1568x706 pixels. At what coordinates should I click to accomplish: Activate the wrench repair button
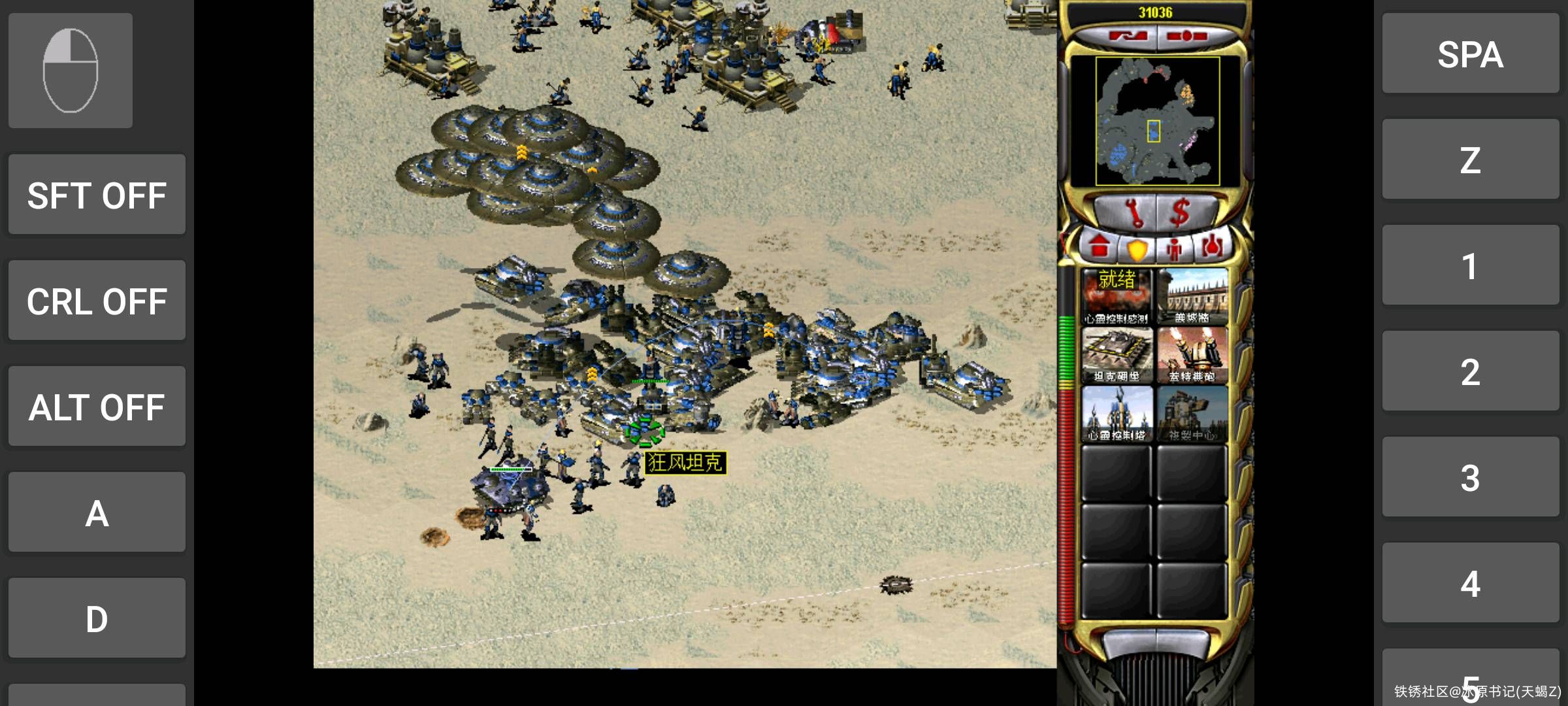pyautogui.click(x=1132, y=212)
